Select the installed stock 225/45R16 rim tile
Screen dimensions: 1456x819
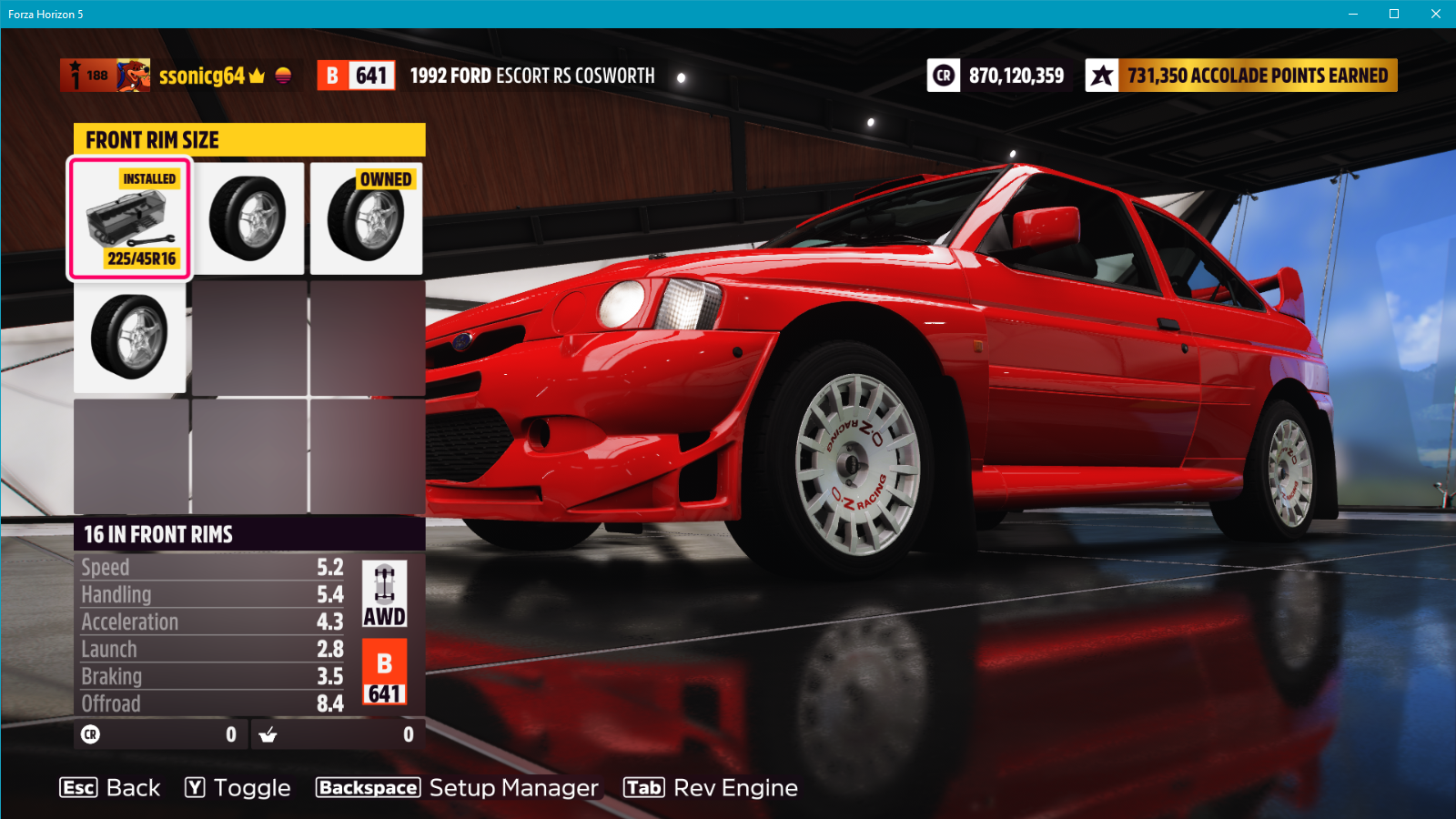point(130,219)
